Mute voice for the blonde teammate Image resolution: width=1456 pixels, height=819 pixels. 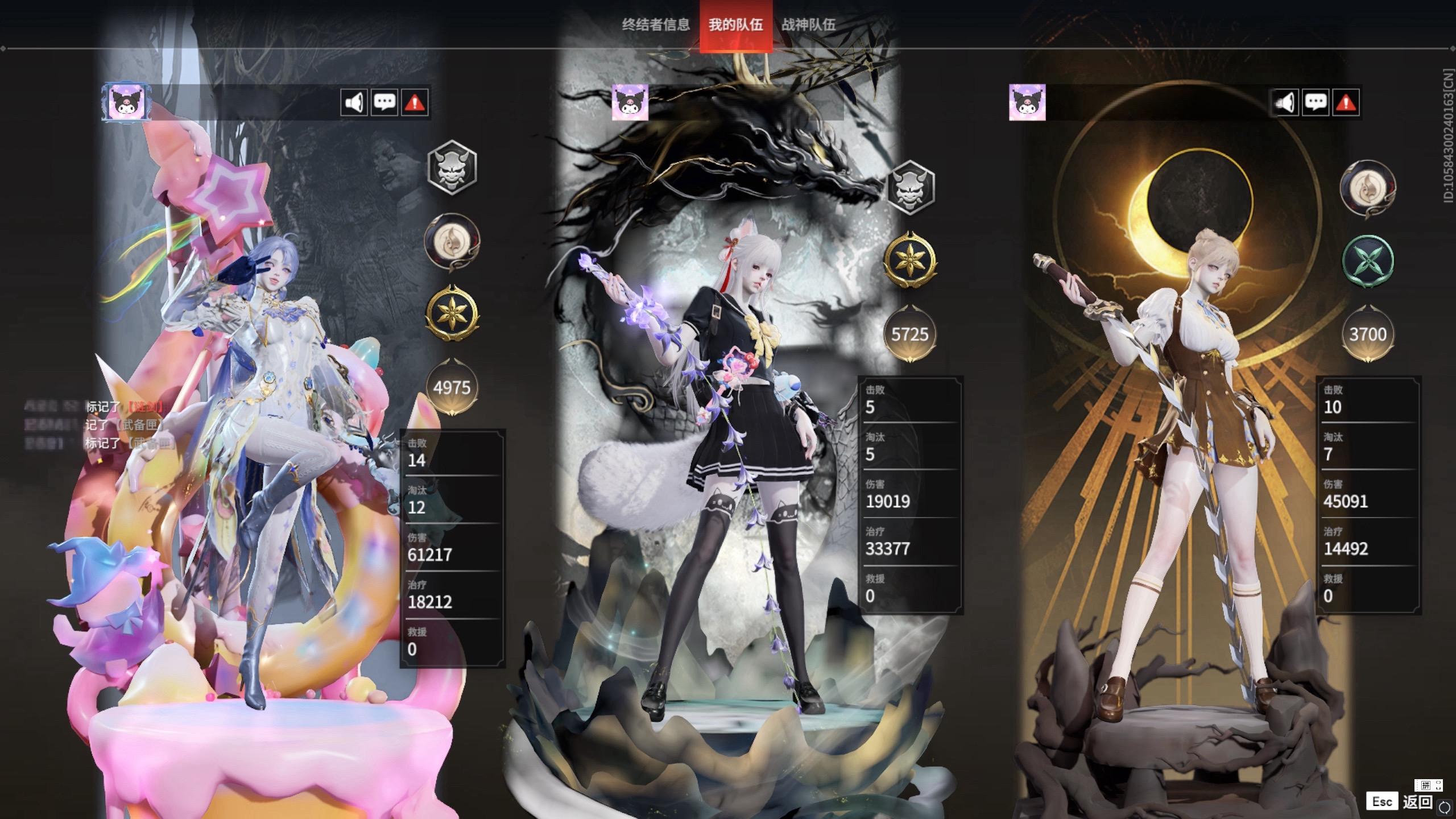1285,103
